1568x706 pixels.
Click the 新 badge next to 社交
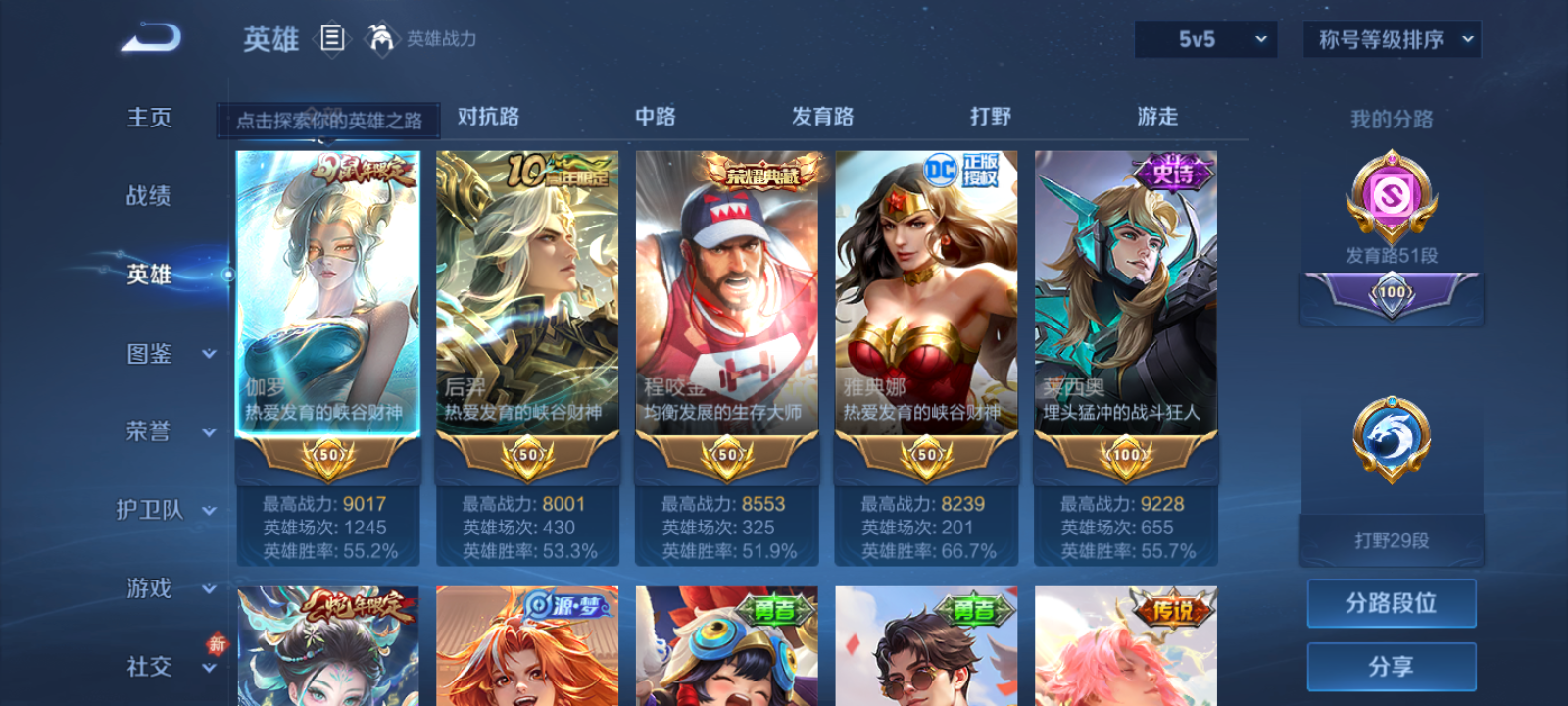[218, 644]
